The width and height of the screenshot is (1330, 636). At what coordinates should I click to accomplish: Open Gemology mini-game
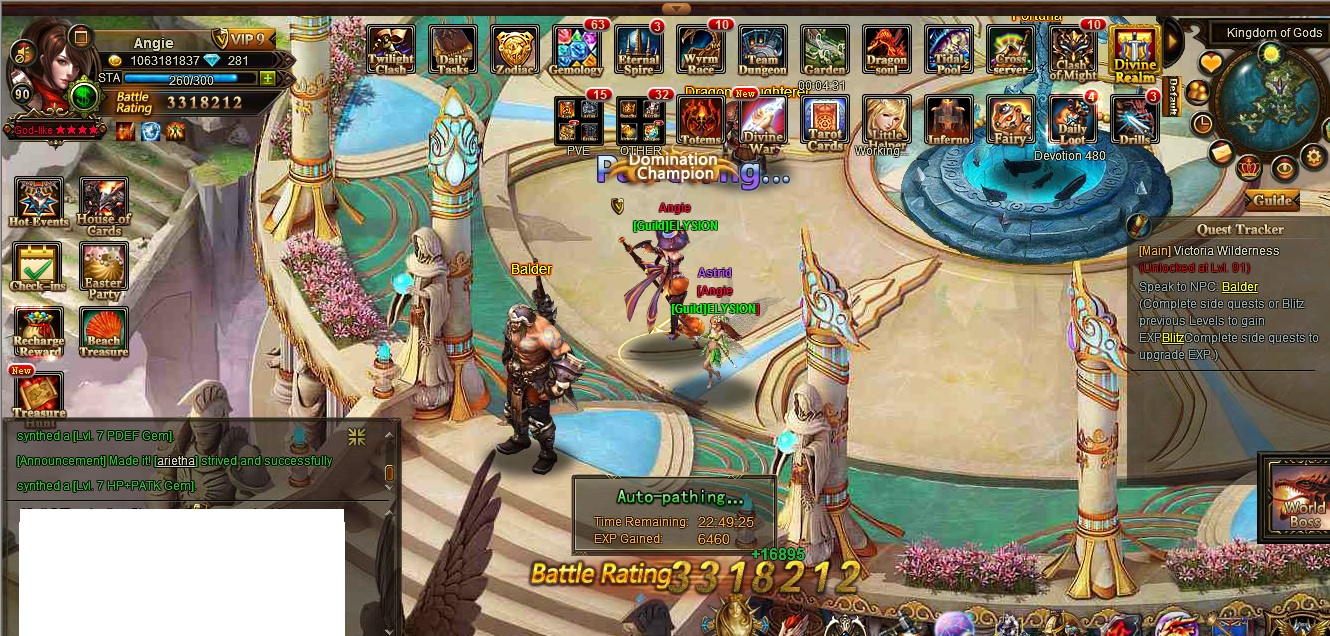click(x=577, y=50)
